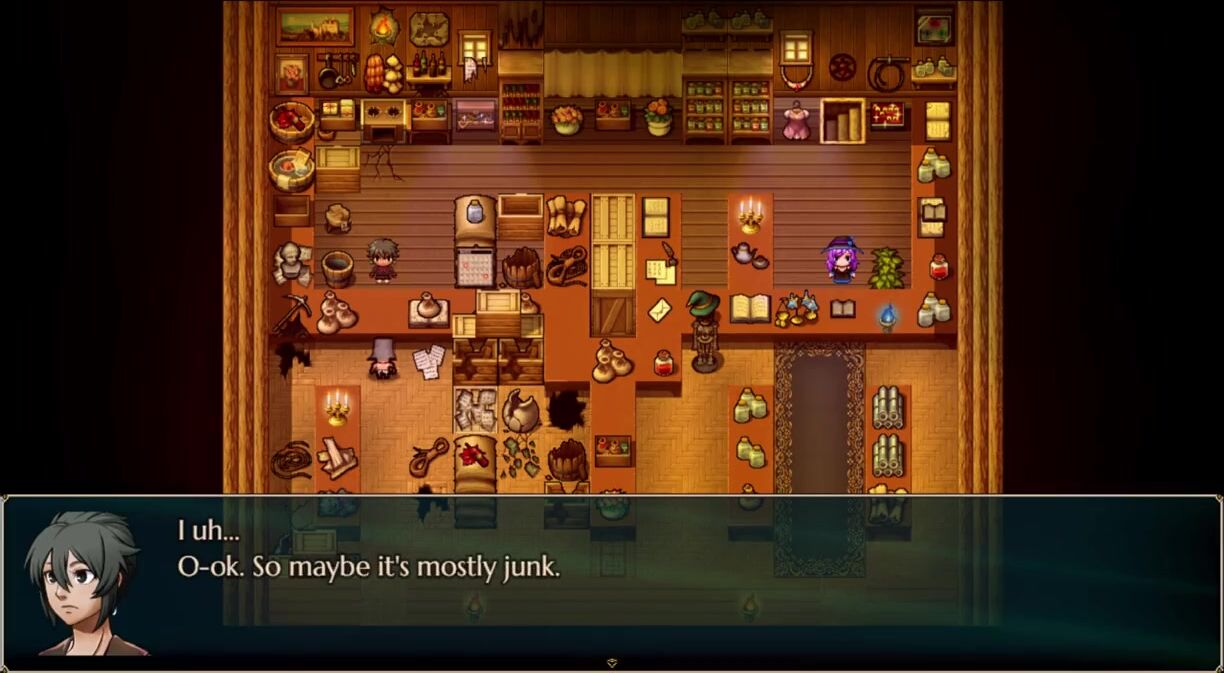Screen dimensions: 1224x673
Task: Click the dialogue continue arrow indicator
Action: click(x=612, y=663)
